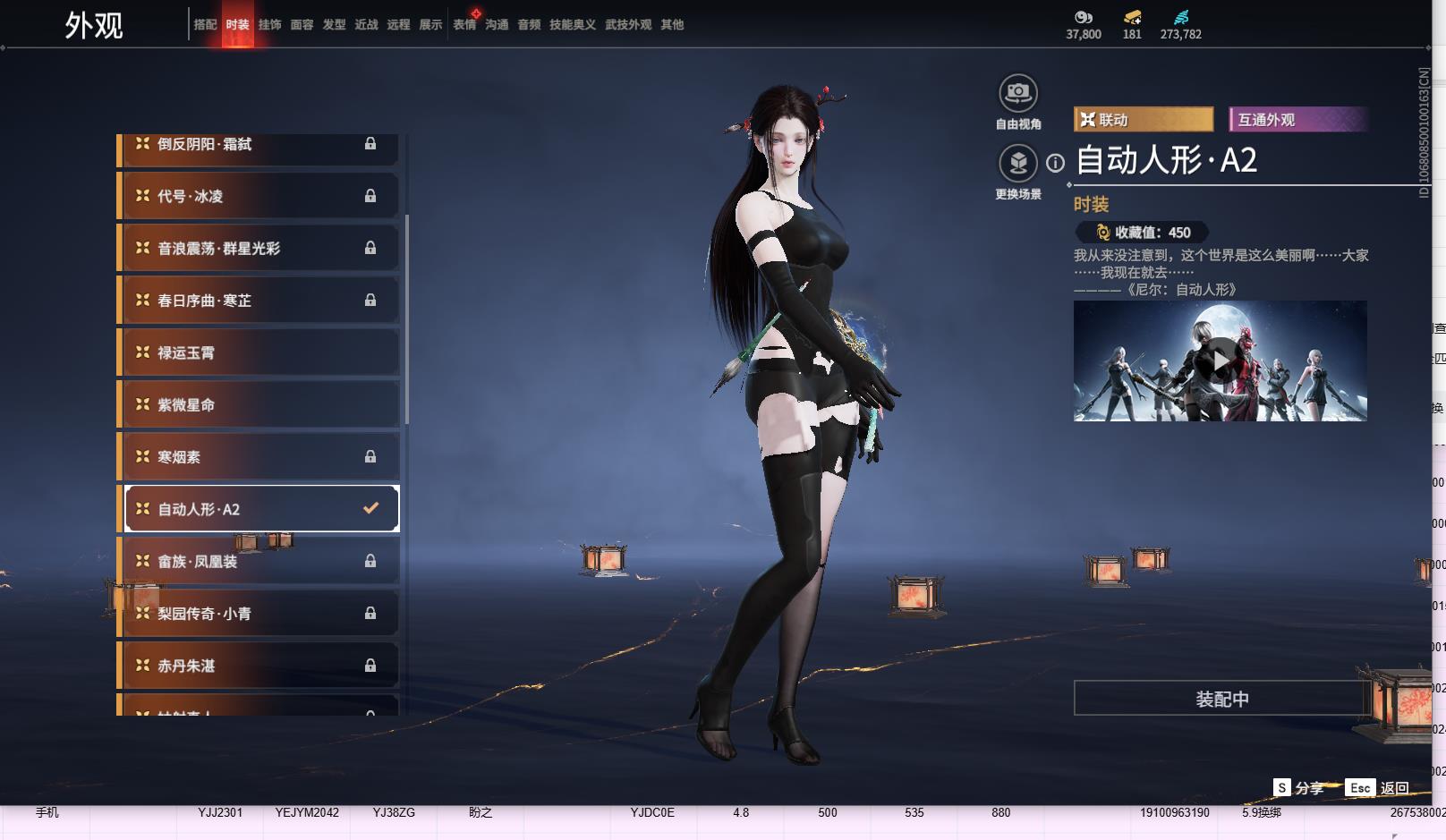Choose the 禄运玉霄 outfit

259,352
